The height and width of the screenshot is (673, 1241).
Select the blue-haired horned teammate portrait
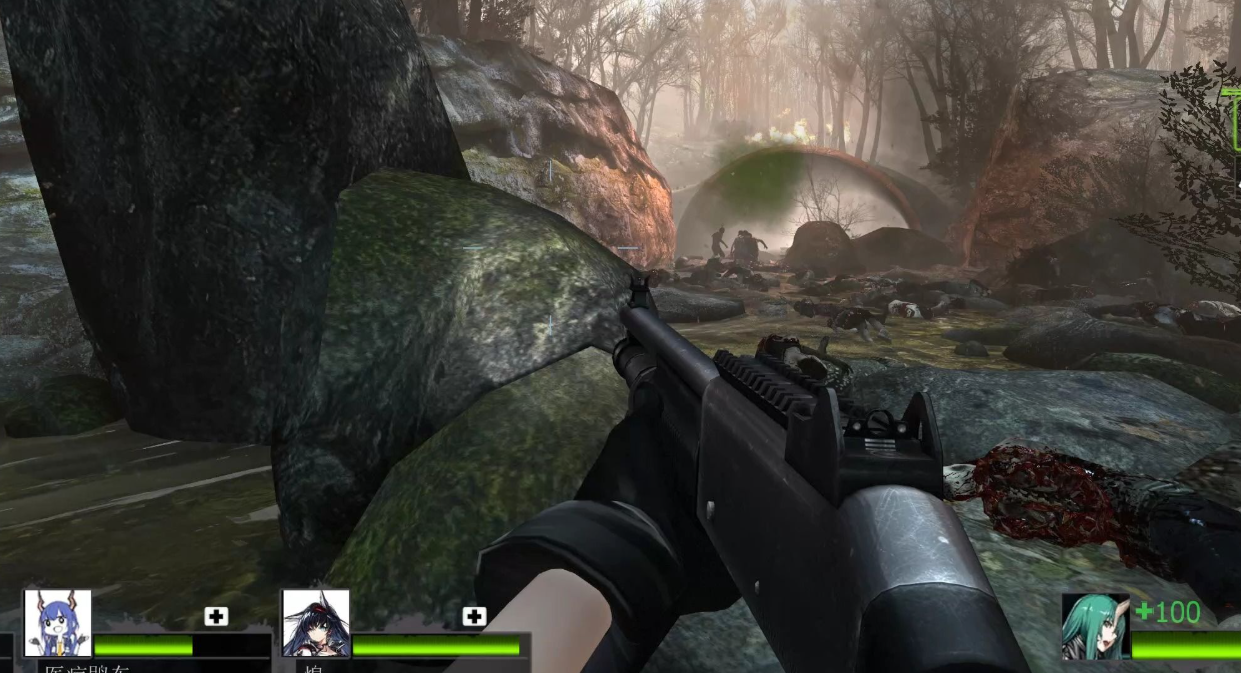(57, 623)
